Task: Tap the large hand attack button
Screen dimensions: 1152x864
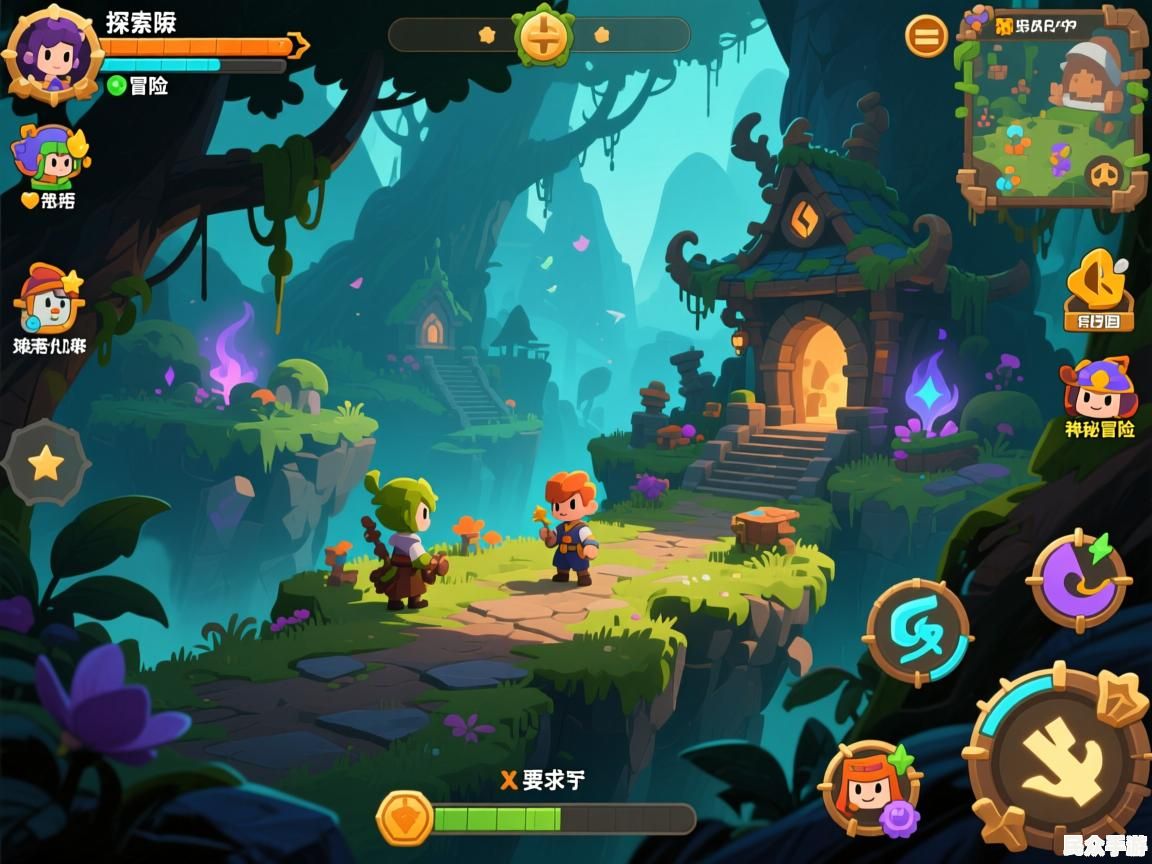Action: (1062, 758)
